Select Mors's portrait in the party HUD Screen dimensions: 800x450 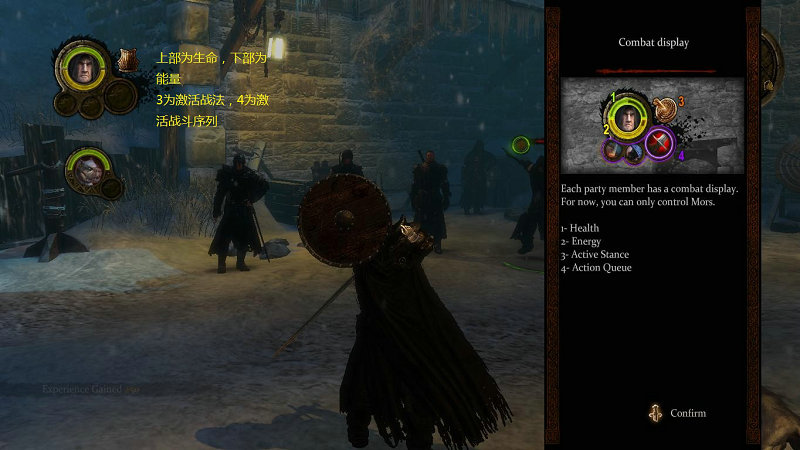(x=81, y=66)
